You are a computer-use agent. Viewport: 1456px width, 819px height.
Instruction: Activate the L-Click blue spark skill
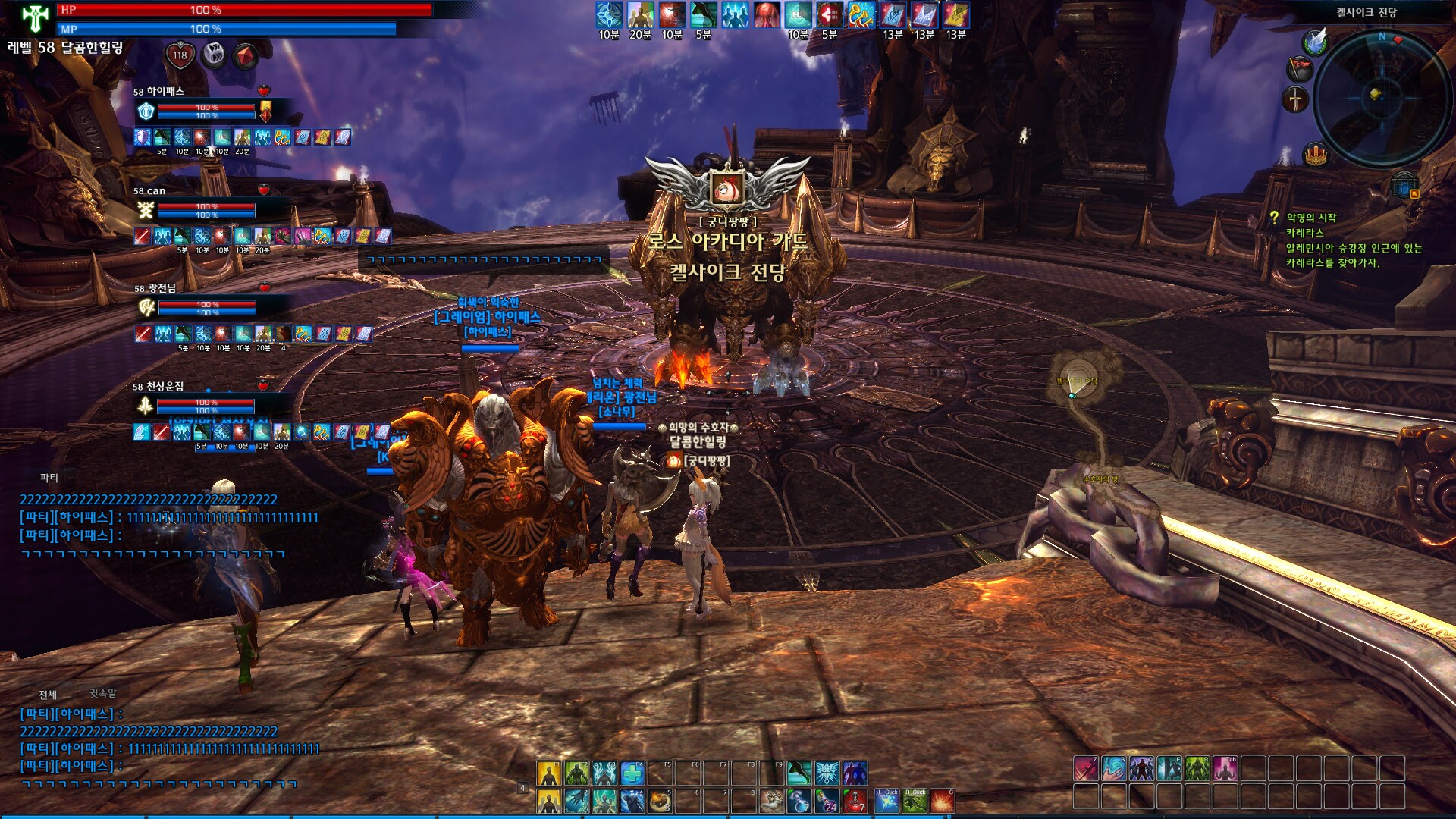(x=886, y=801)
